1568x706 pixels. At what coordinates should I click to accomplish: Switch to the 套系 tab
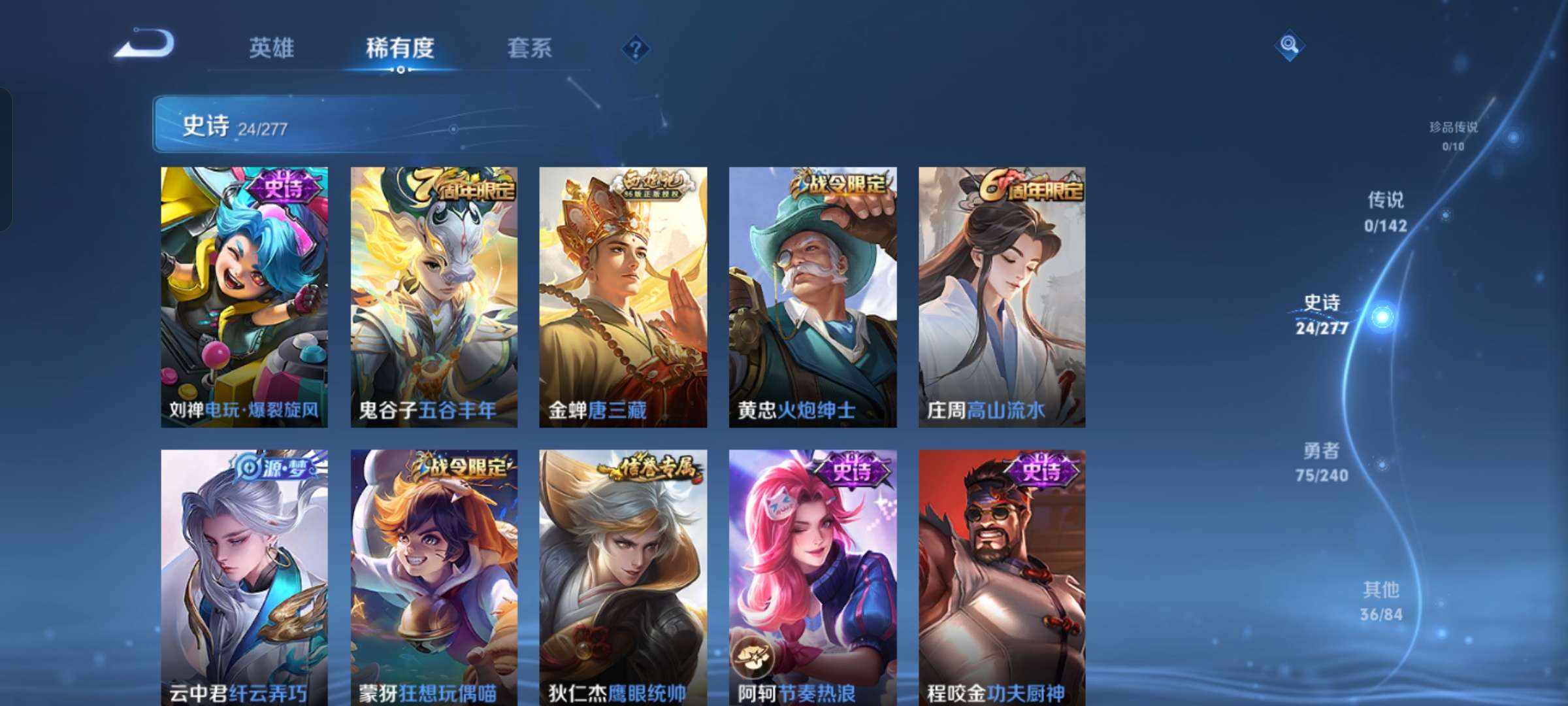(x=530, y=48)
